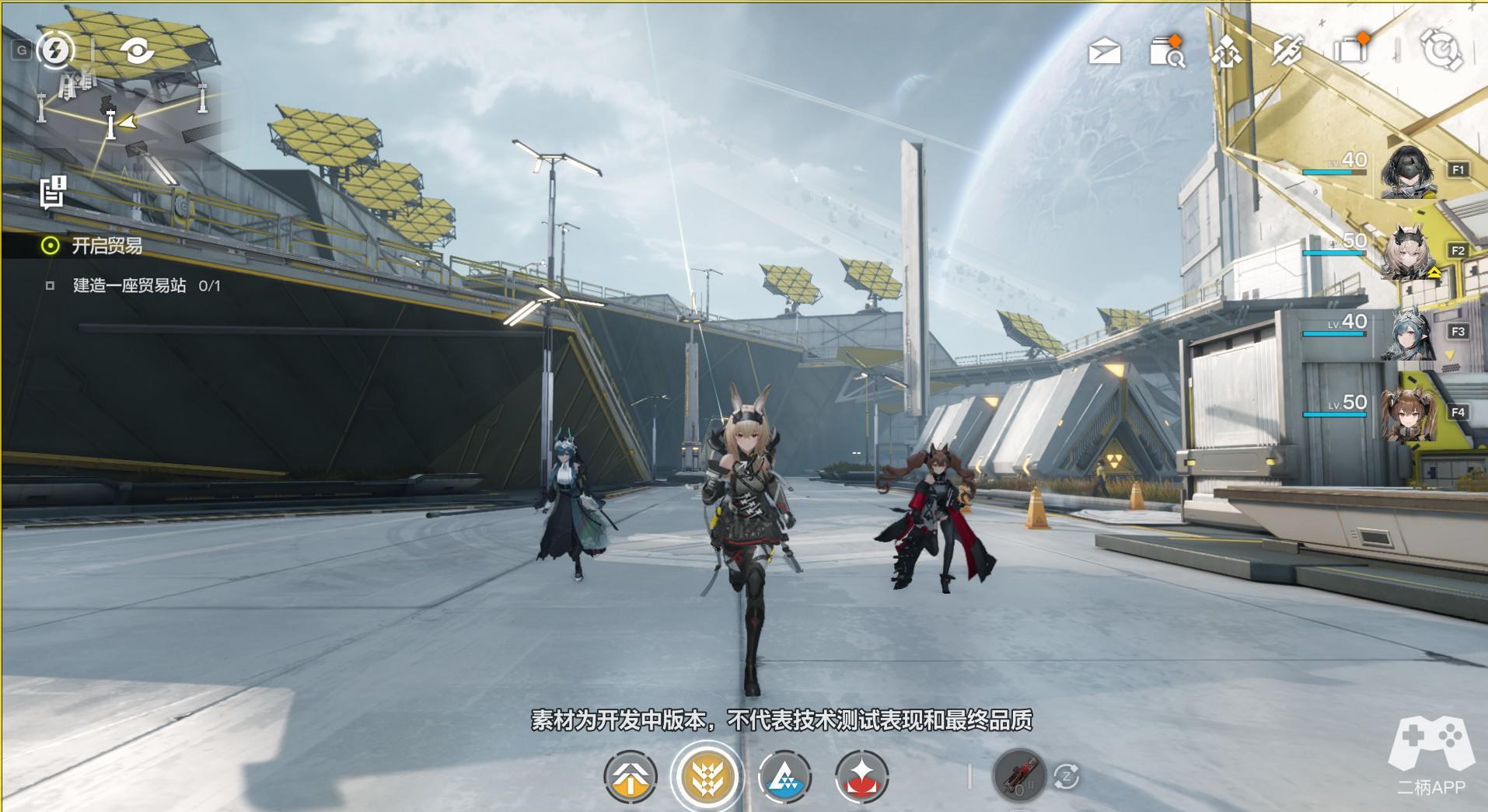This screenshot has height=812, width=1488.
Task: Open the briefcase inventory icon
Action: 1350,51
